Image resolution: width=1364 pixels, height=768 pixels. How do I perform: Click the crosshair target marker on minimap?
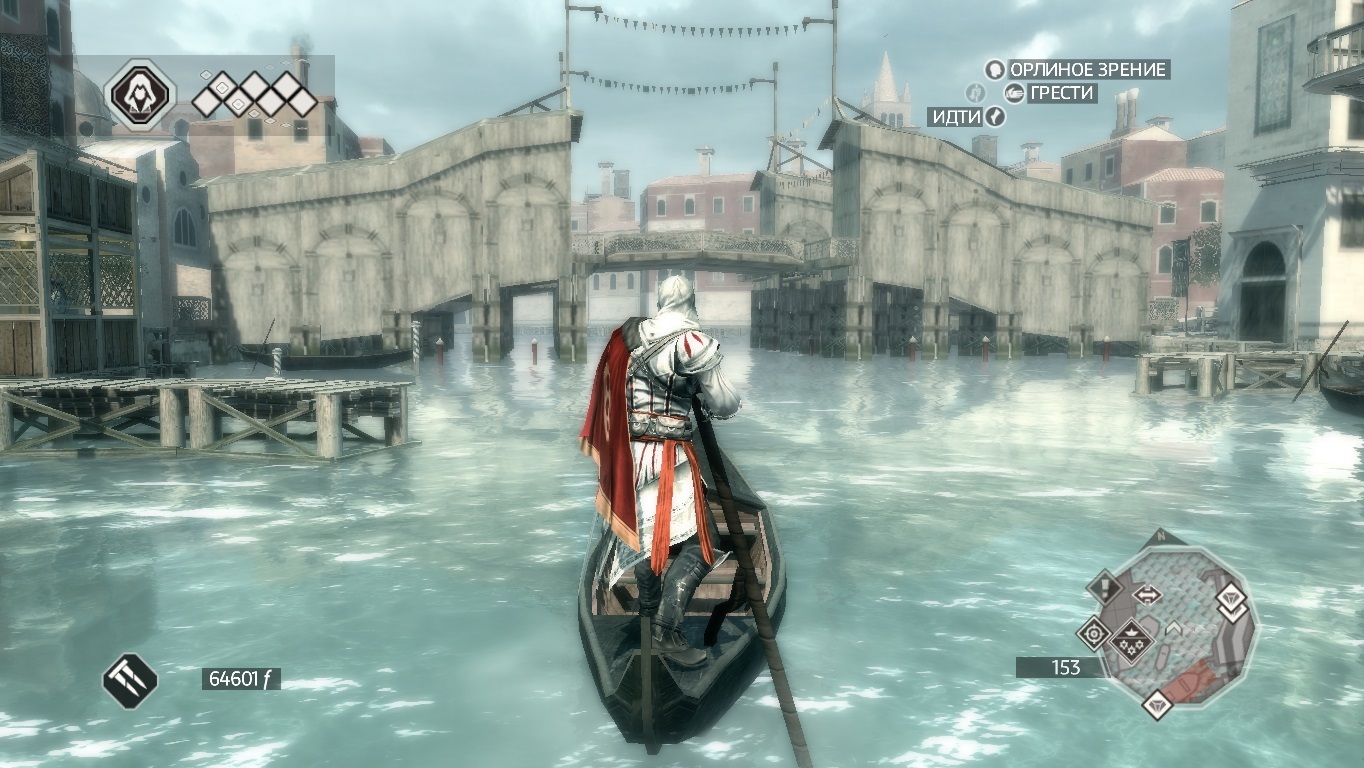tap(1093, 633)
